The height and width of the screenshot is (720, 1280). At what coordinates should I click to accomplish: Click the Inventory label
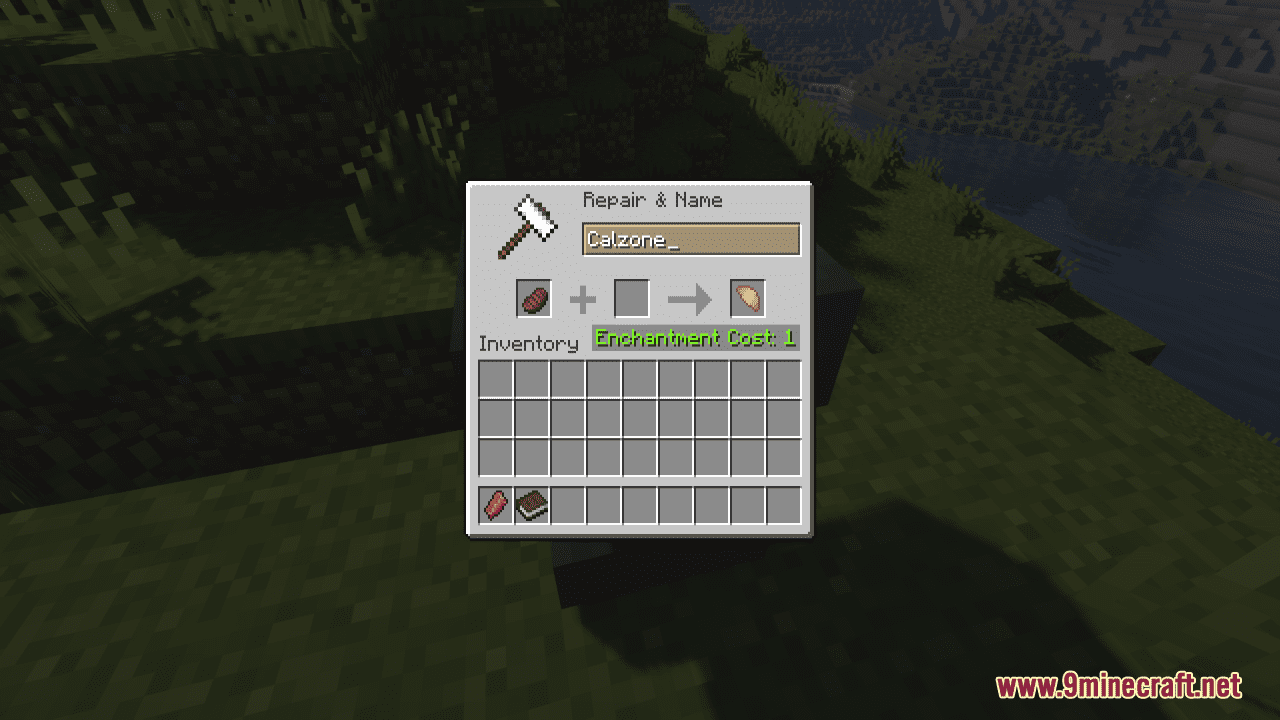tap(529, 344)
